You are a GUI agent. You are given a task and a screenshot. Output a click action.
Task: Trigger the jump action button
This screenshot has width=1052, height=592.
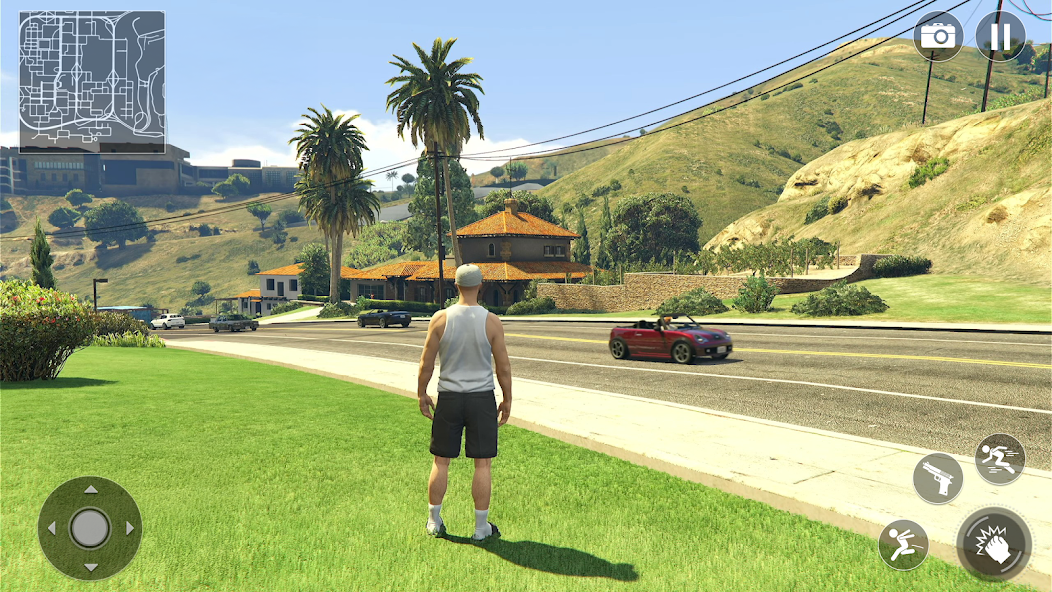903,545
